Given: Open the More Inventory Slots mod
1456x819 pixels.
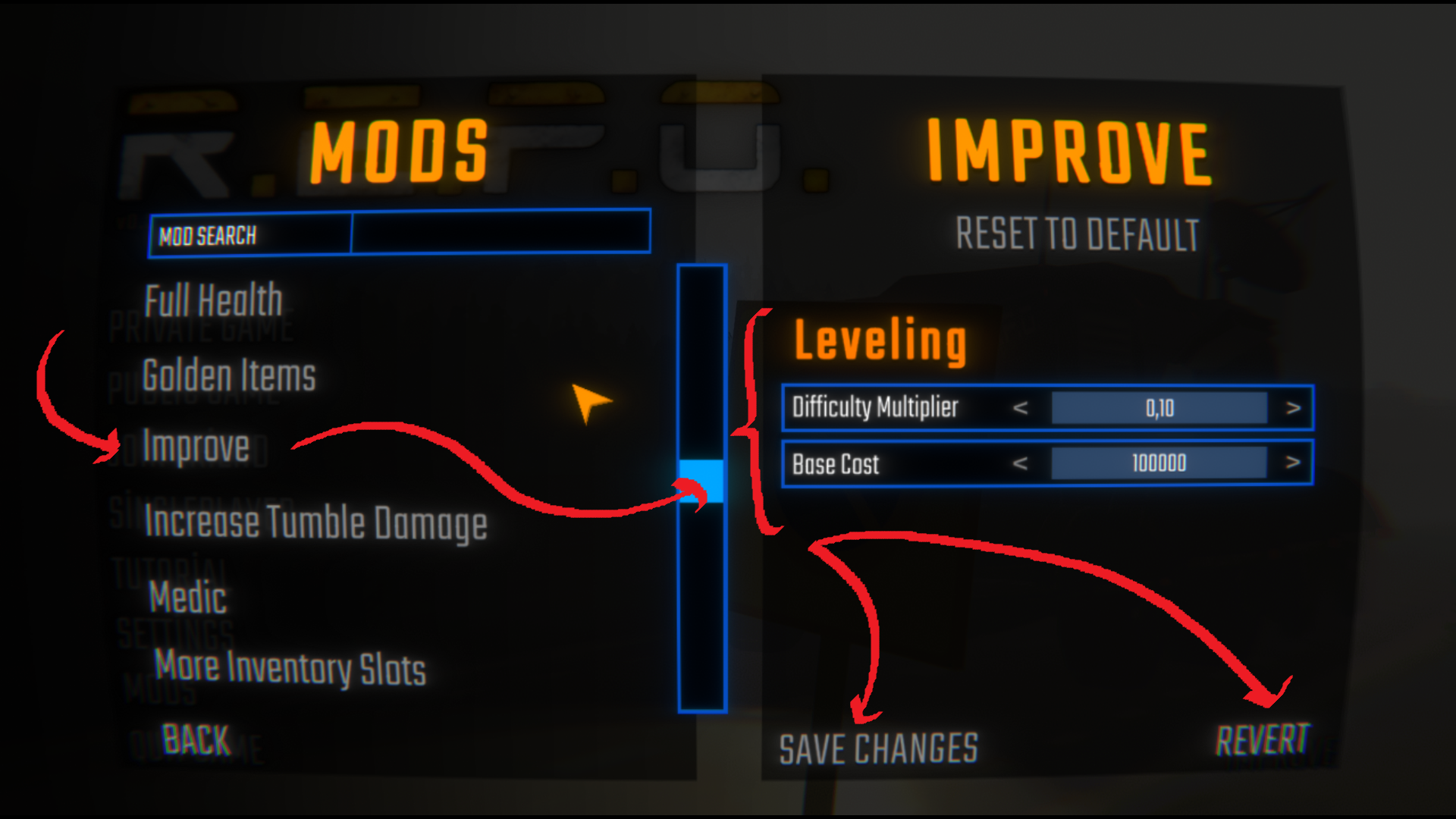Looking at the screenshot, I should pyautogui.click(x=291, y=667).
